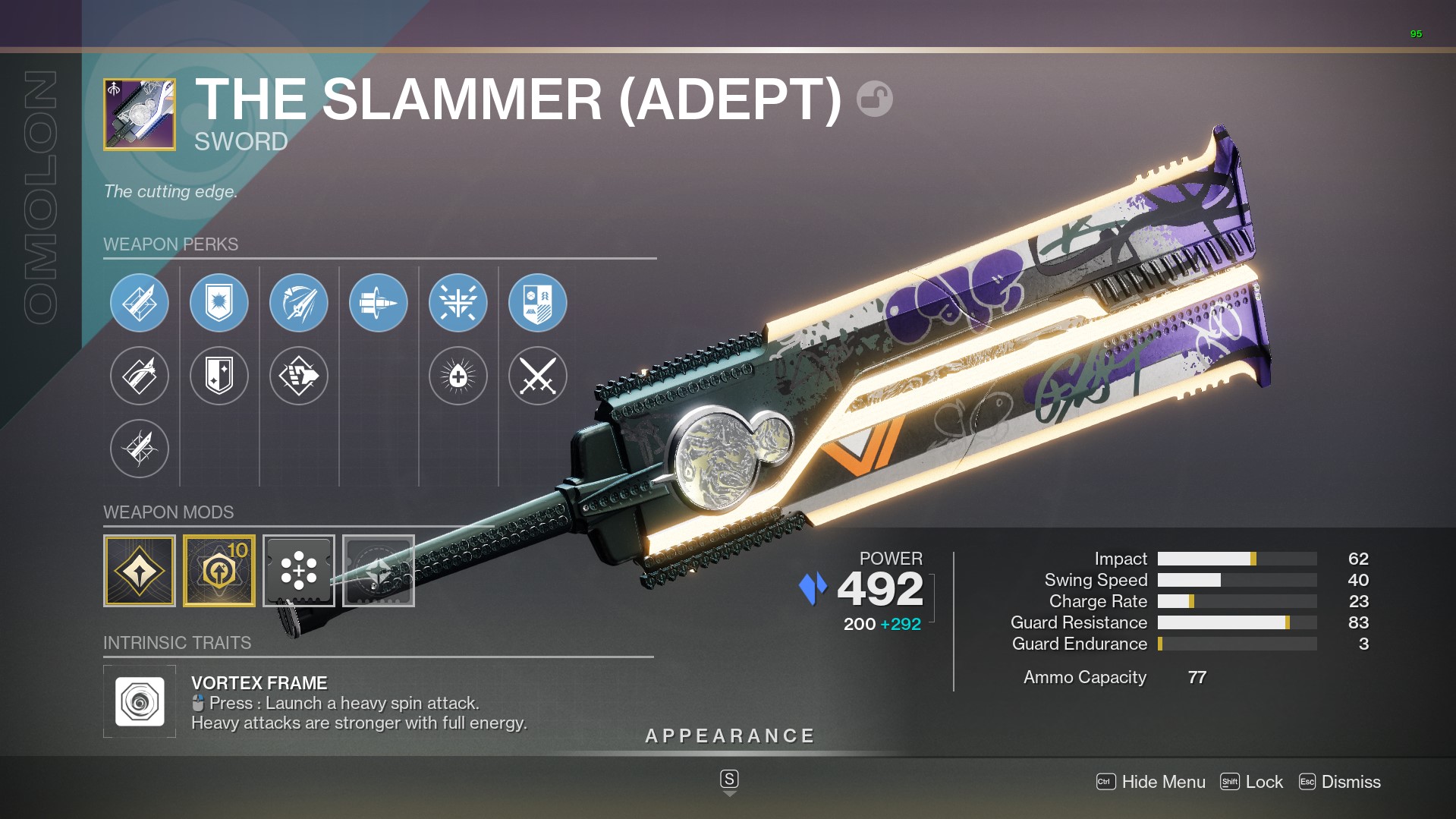Choose the crossed swords perk
This screenshot has height=819, width=1456.
click(x=538, y=376)
